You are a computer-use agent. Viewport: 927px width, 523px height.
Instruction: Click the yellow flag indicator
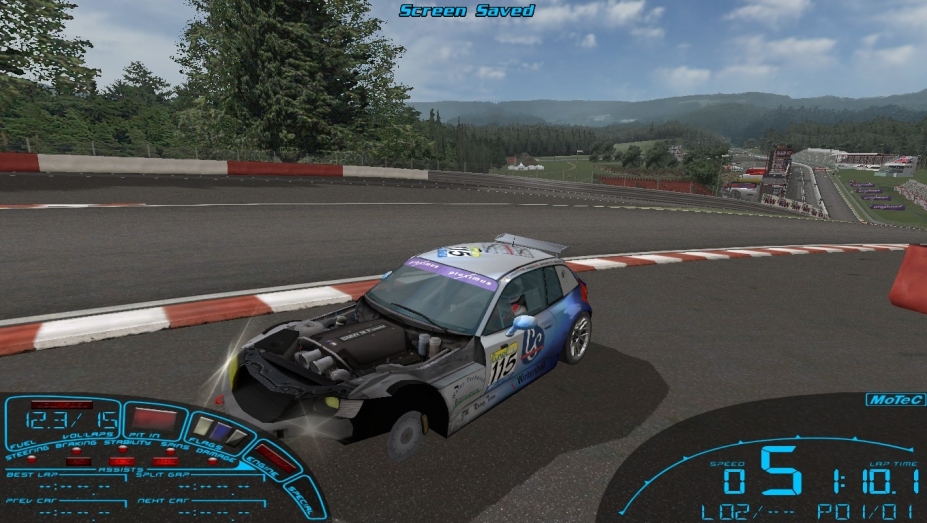(203, 427)
